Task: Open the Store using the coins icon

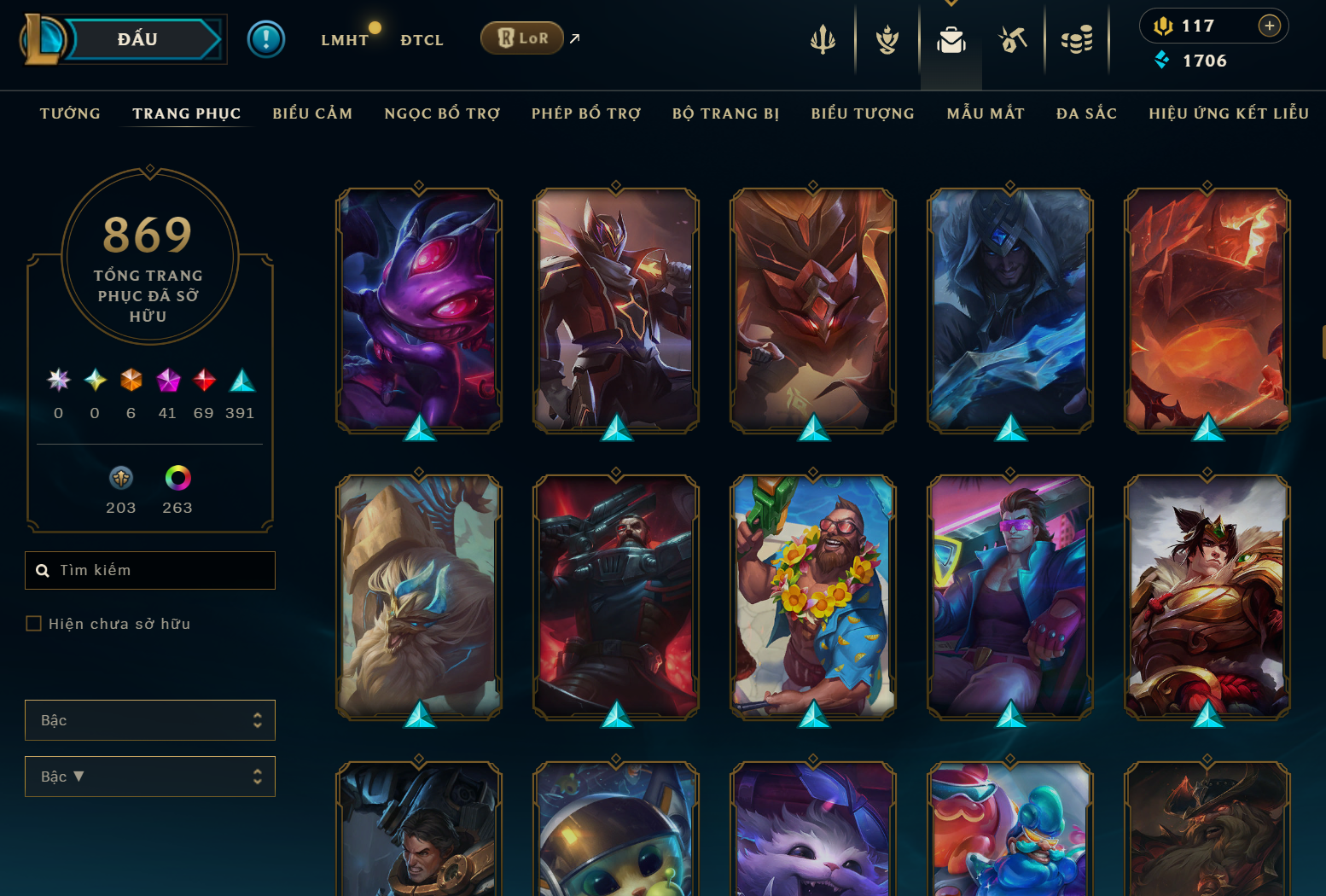Action: 1076,38
